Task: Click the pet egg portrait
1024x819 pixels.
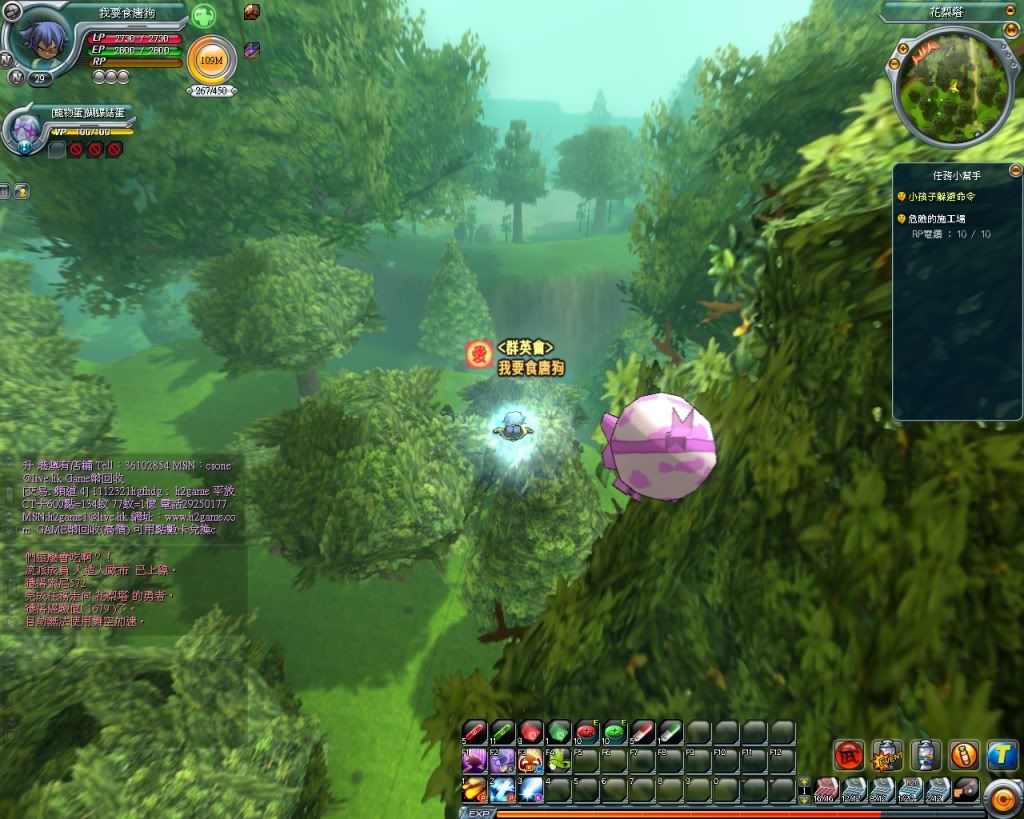Action: point(25,128)
